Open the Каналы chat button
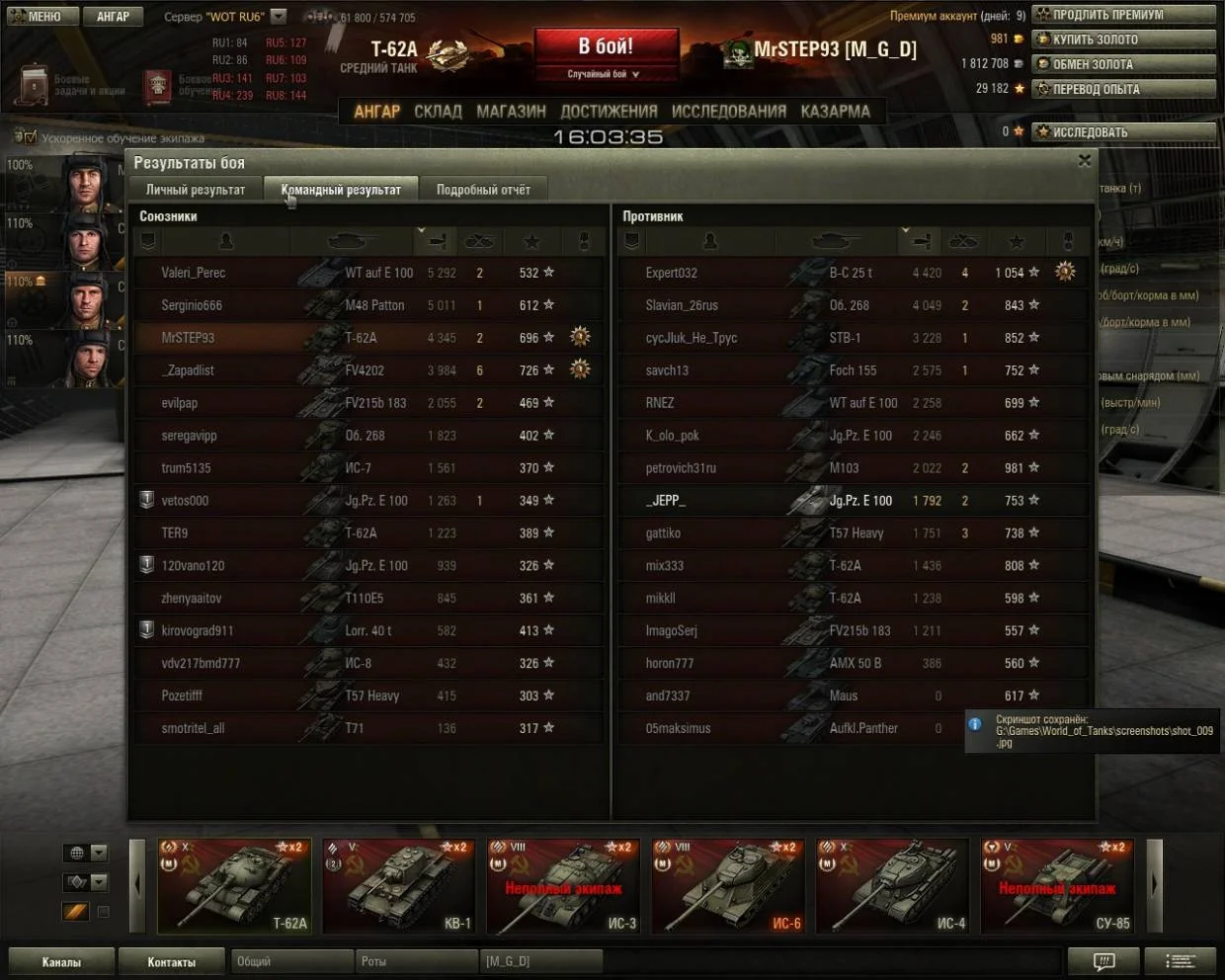1225x980 pixels. 61,961
